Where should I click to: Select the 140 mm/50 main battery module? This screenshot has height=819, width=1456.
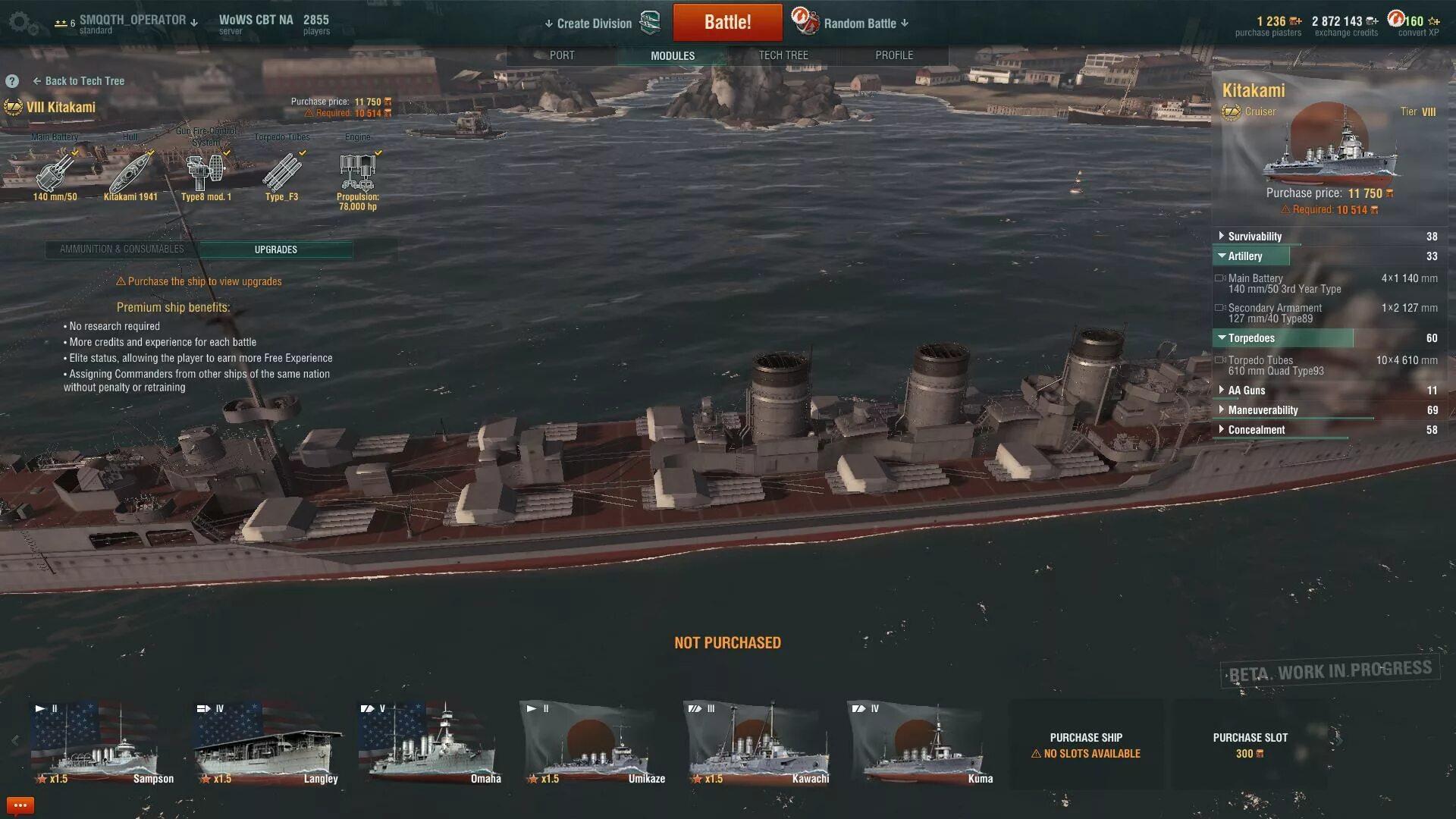tap(55, 174)
